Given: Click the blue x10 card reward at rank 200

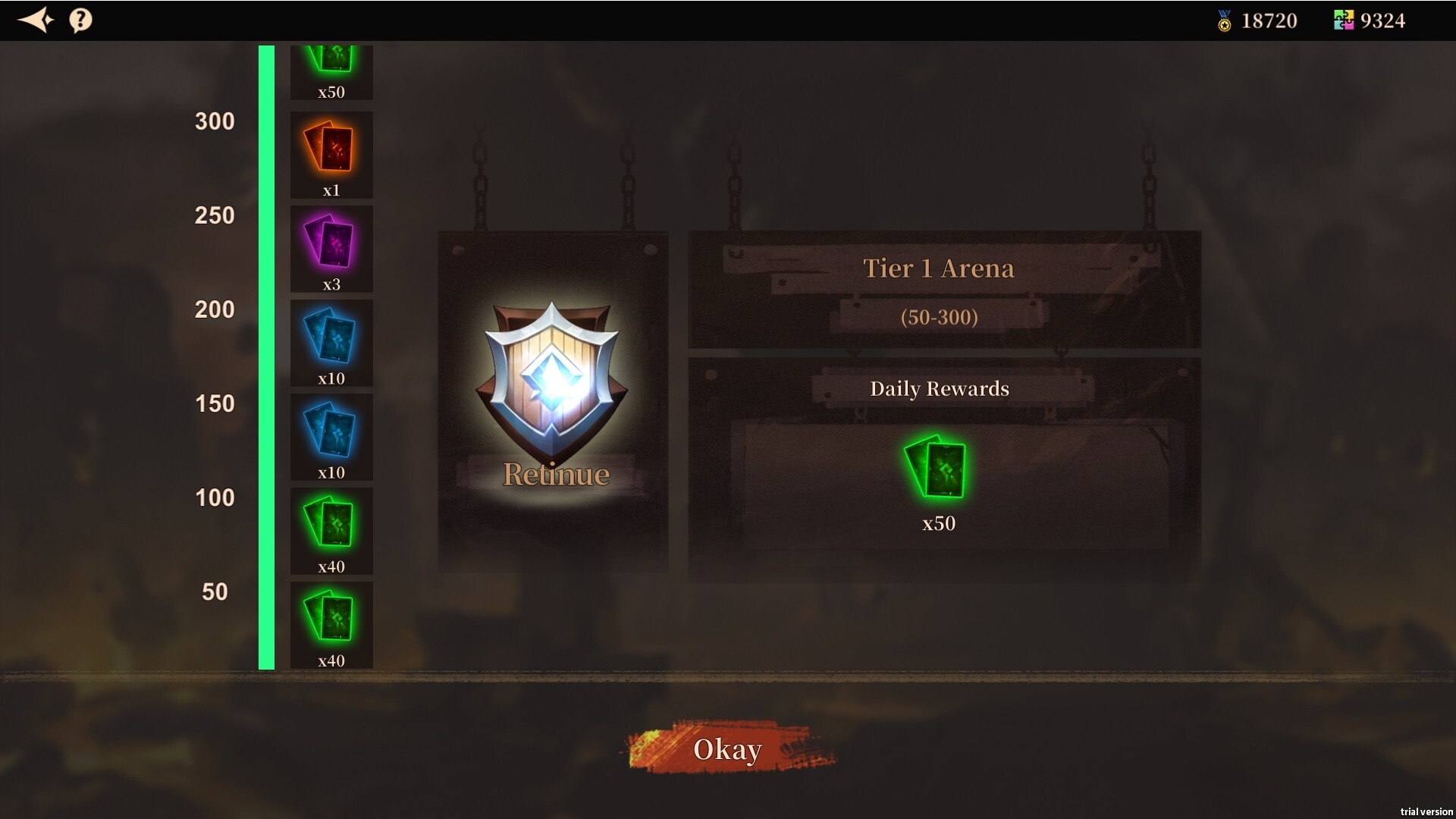Looking at the screenshot, I should tap(331, 341).
